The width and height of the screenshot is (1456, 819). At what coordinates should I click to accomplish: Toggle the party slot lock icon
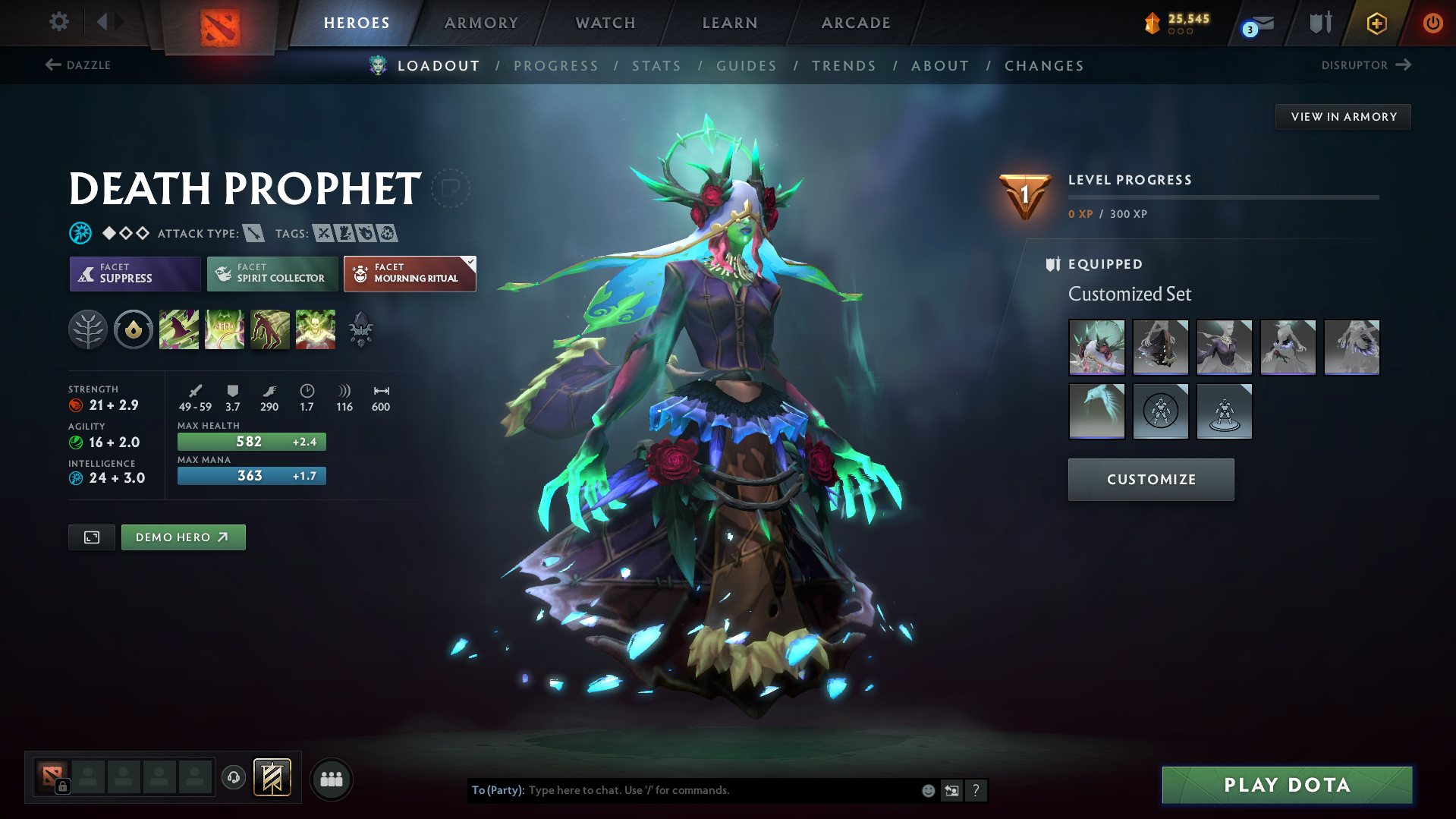61,788
